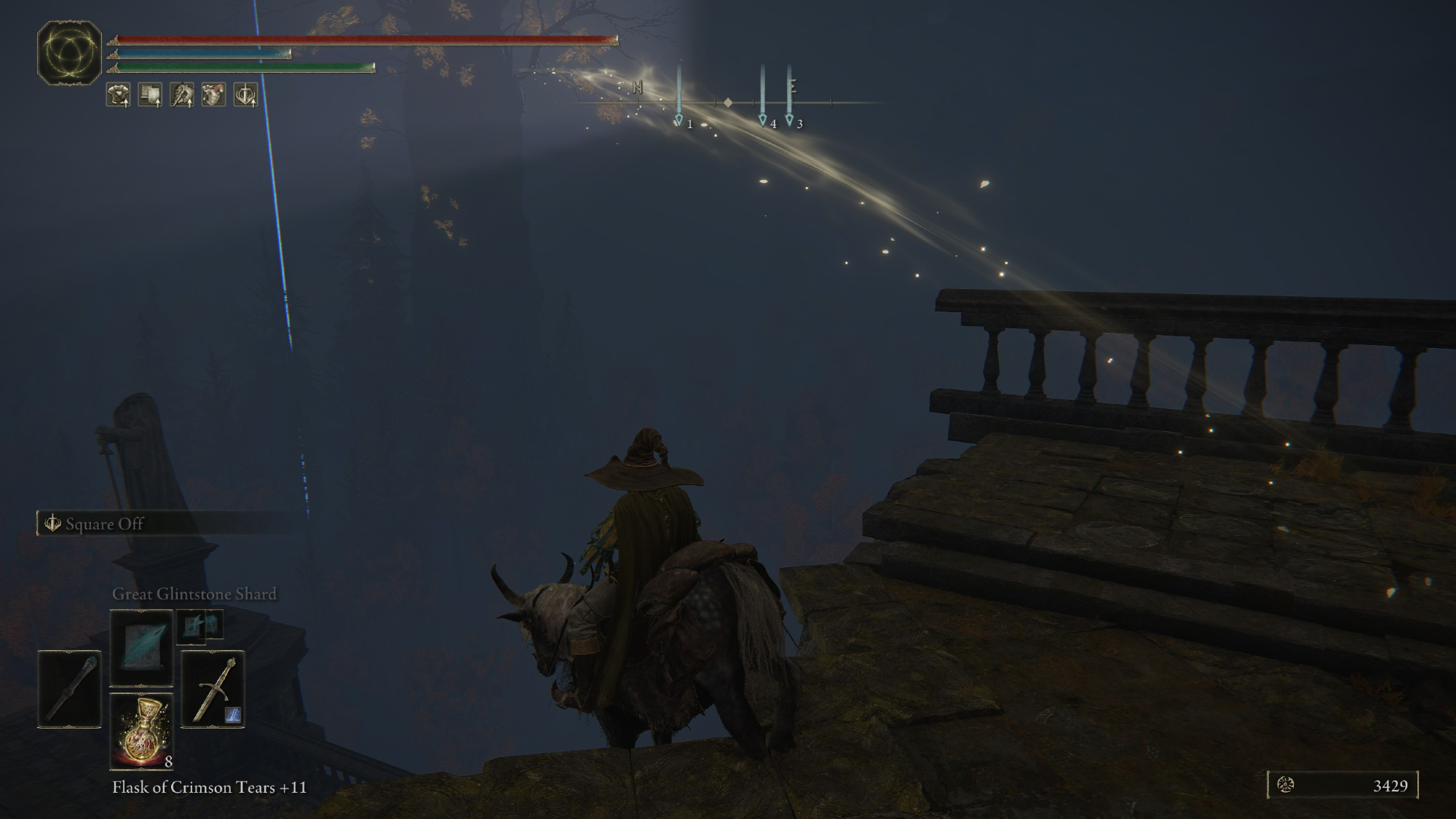Image resolution: width=1456 pixels, height=819 pixels.
Task: Inspect the red-haired torso status icon
Action: (213, 95)
